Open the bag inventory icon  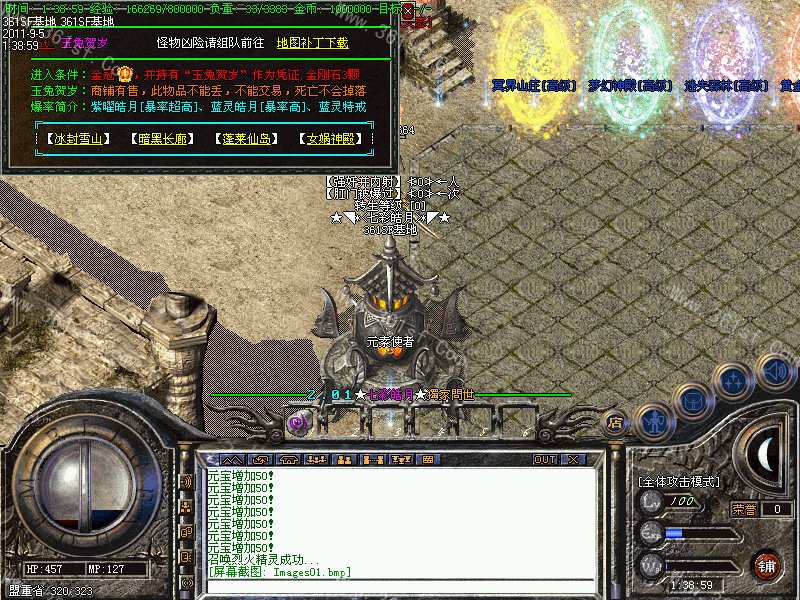point(693,401)
